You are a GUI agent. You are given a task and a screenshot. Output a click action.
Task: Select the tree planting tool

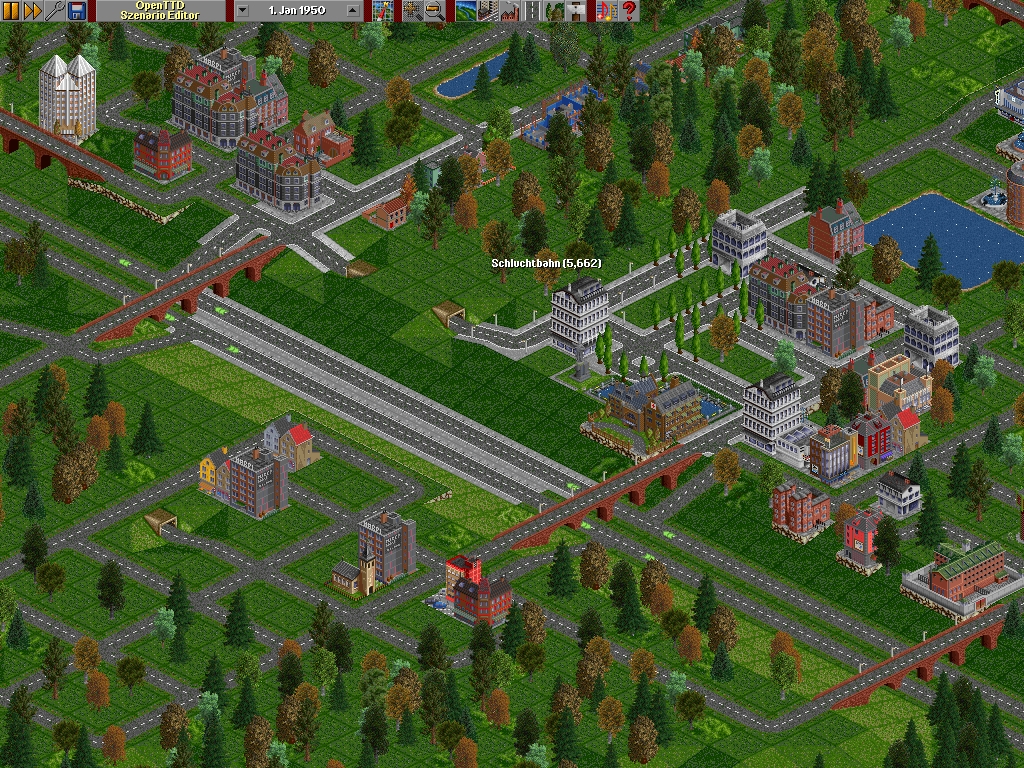(554, 11)
